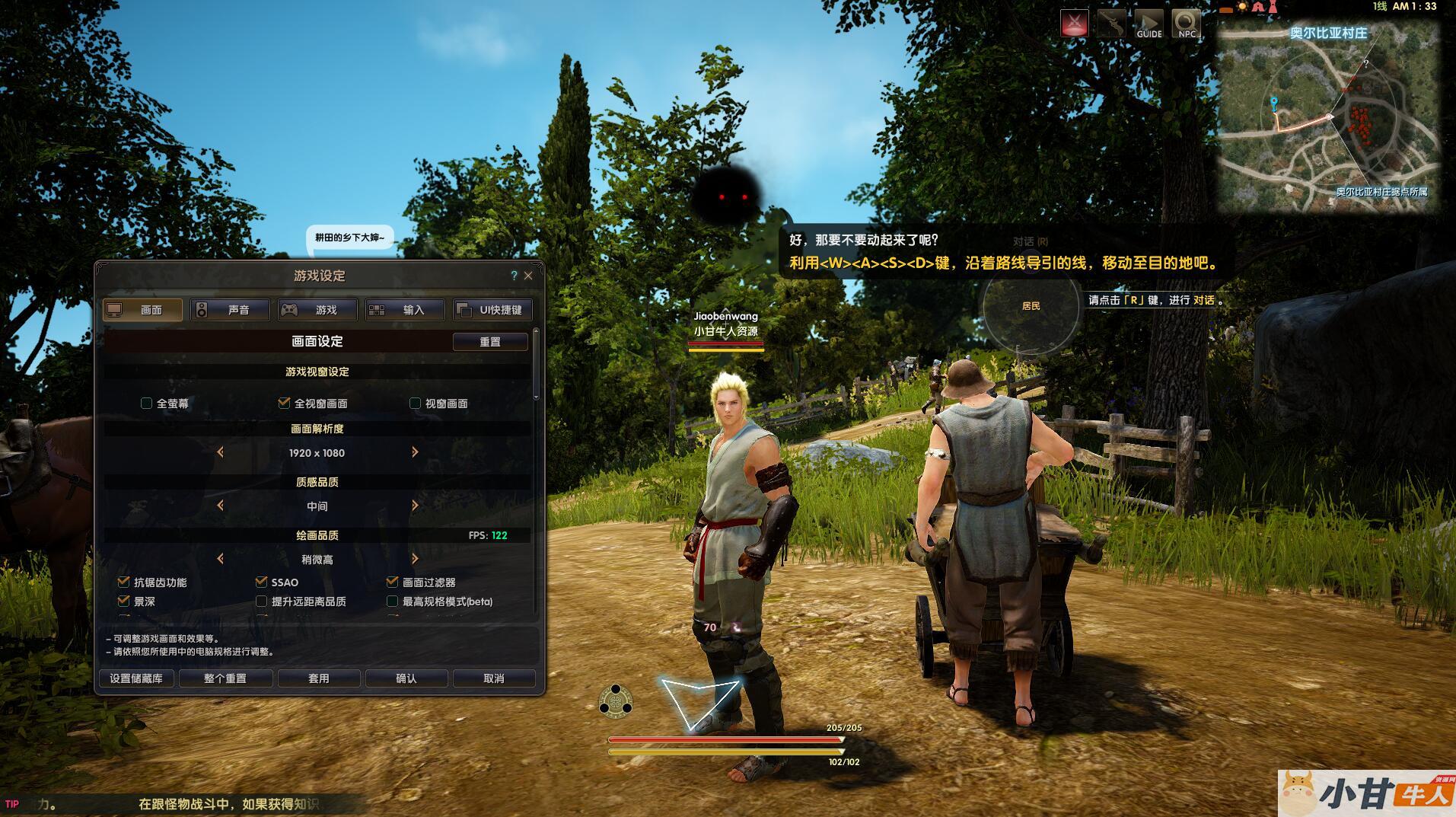This screenshot has height=817, width=1456.
Task: Lower 质感品质 using the left arrow beside 中间
Action: pyautogui.click(x=221, y=506)
